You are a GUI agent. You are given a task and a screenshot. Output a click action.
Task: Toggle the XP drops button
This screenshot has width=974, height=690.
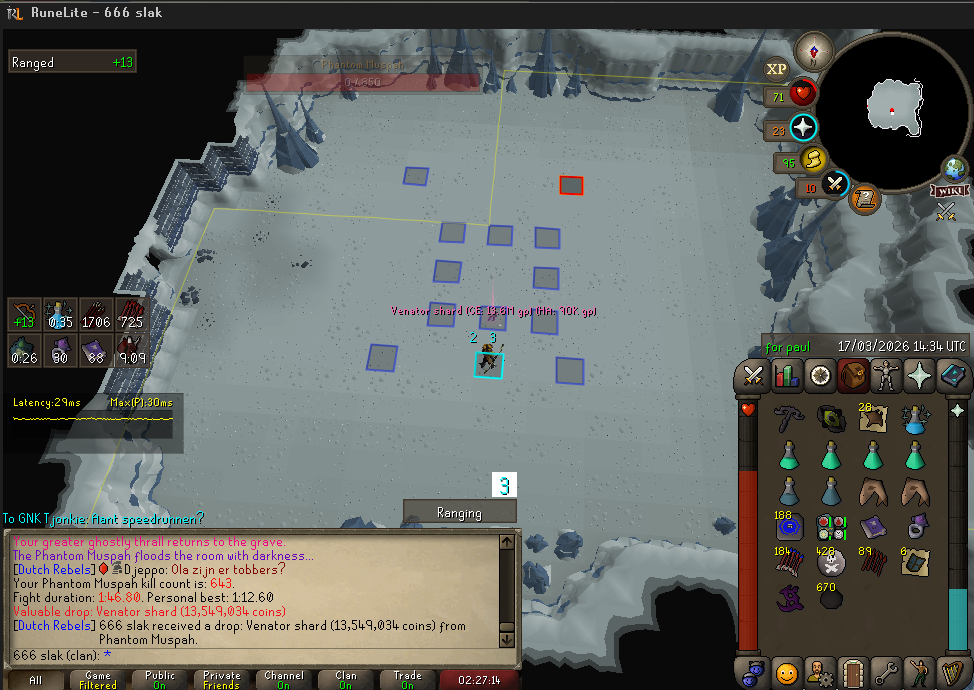pos(776,68)
